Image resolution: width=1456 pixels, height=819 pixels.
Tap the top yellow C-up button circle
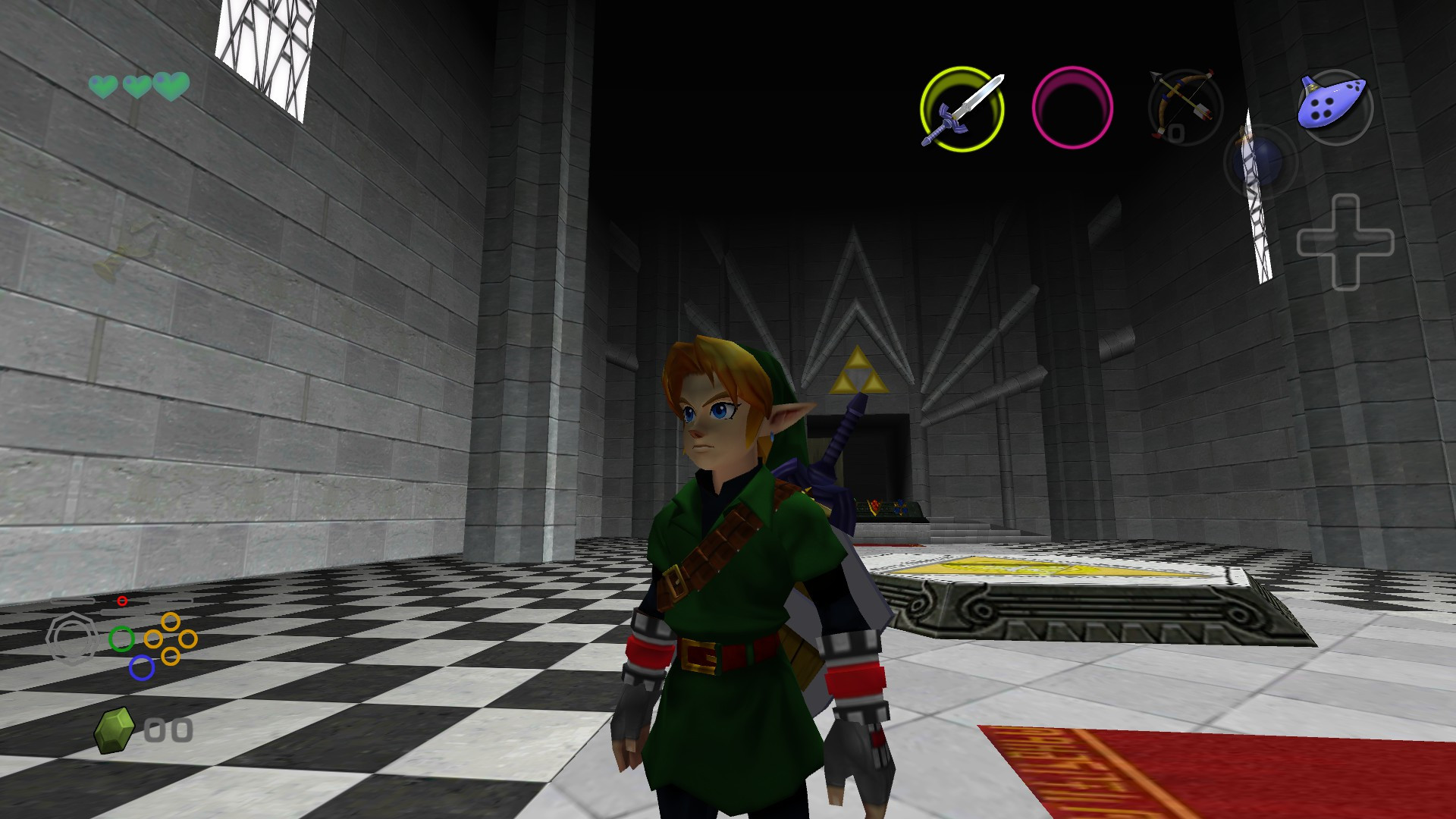coord(170,620)
